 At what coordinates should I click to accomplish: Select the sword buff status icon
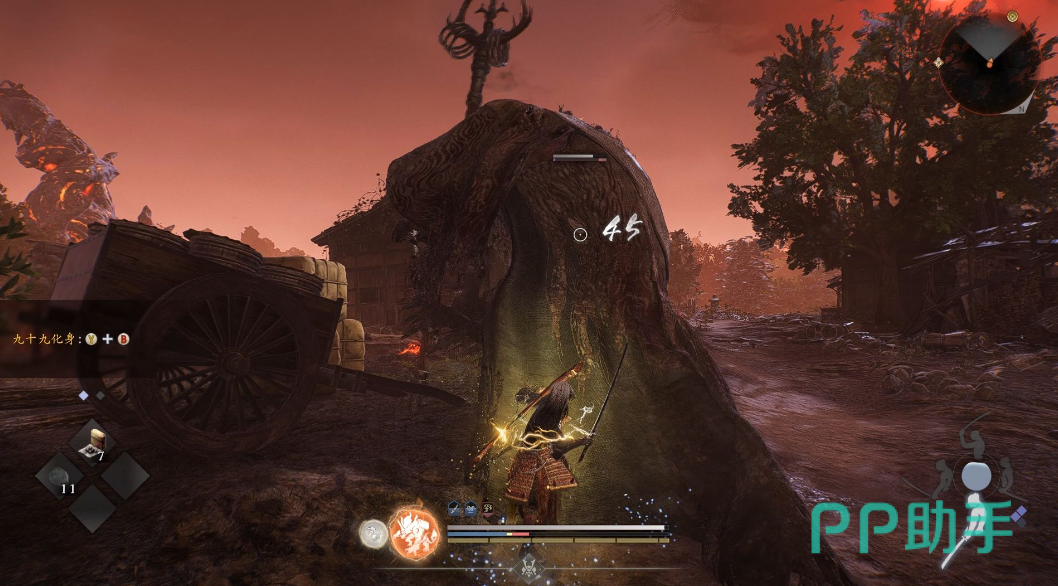click(453, 508)
